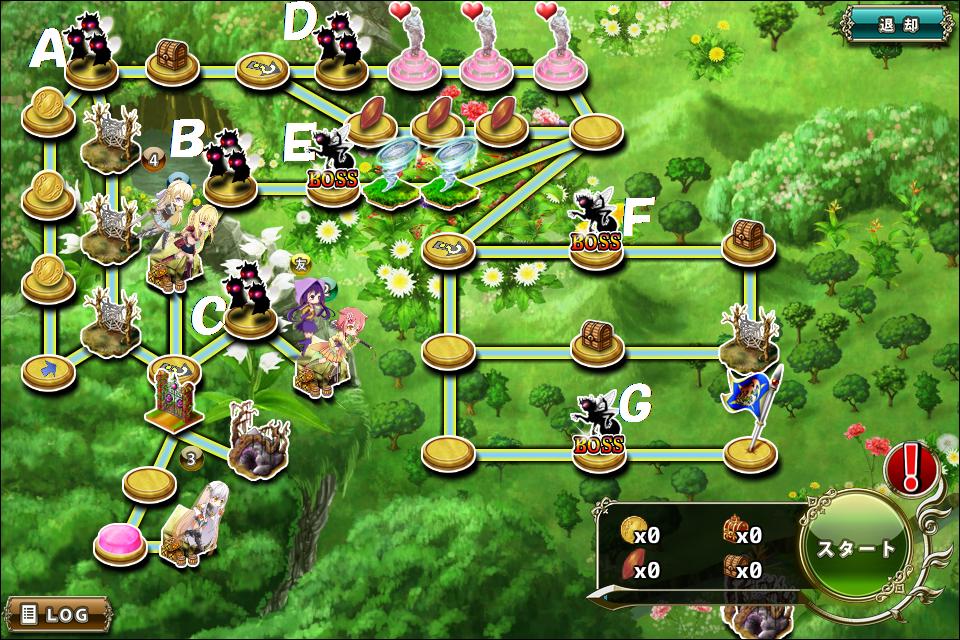Select enemy node A on the map

91,60
